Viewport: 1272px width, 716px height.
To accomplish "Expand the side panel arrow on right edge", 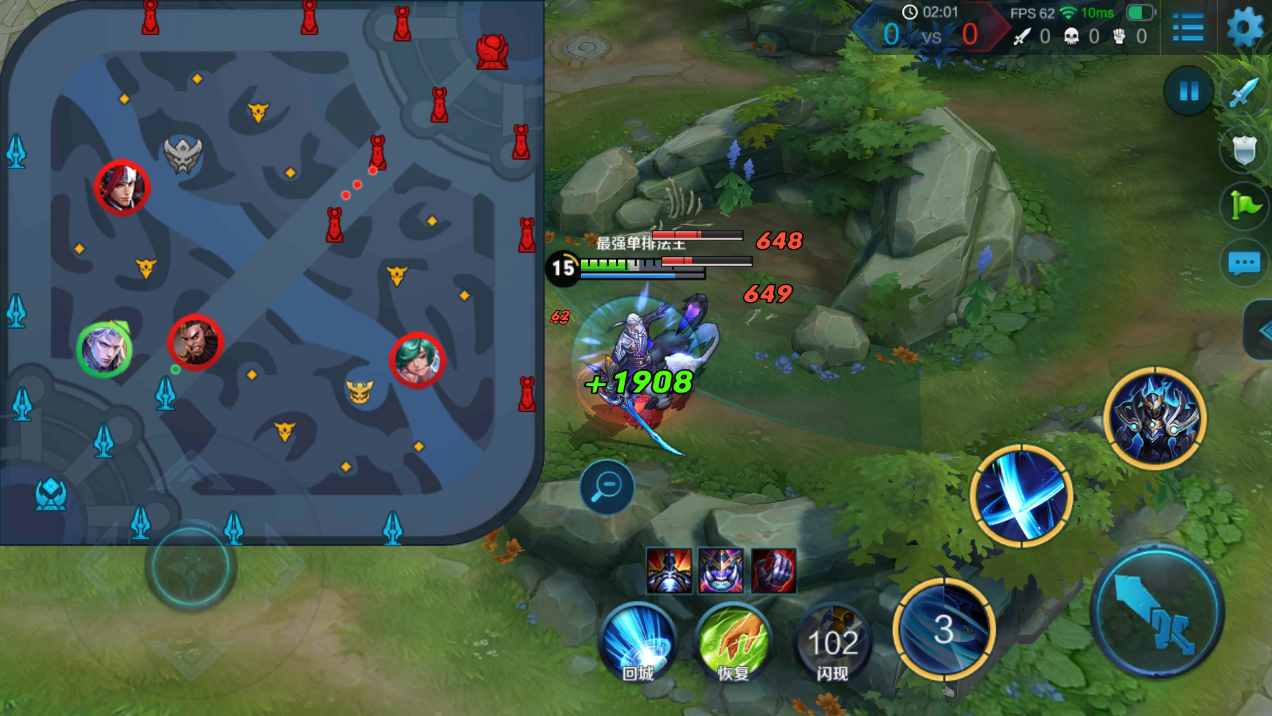I will tap(1260, 330).
